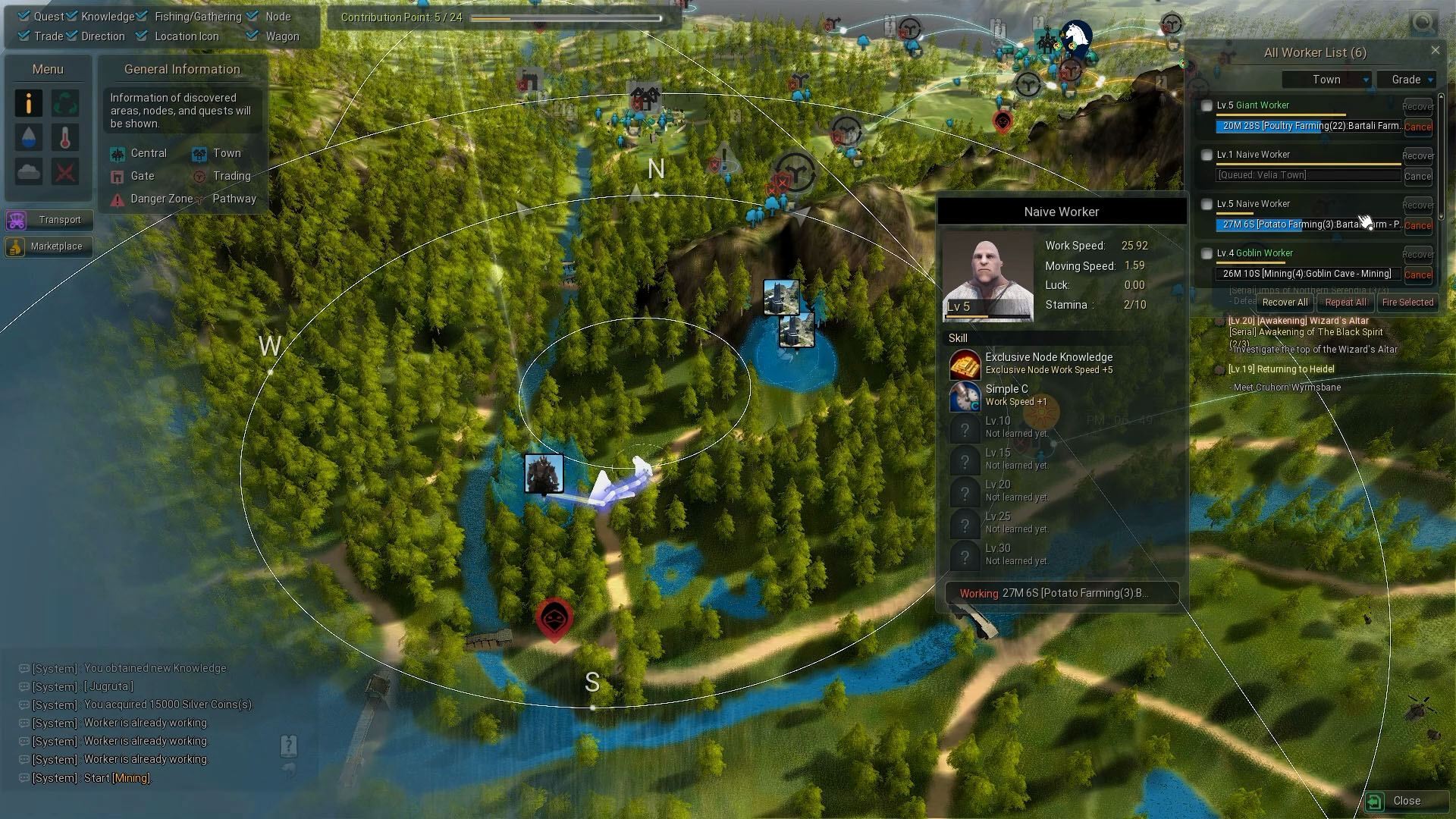This screenshot has width=1456, height=819.
Task: Toggle the Node filter checkbox
Action: [x=253, y=16]
